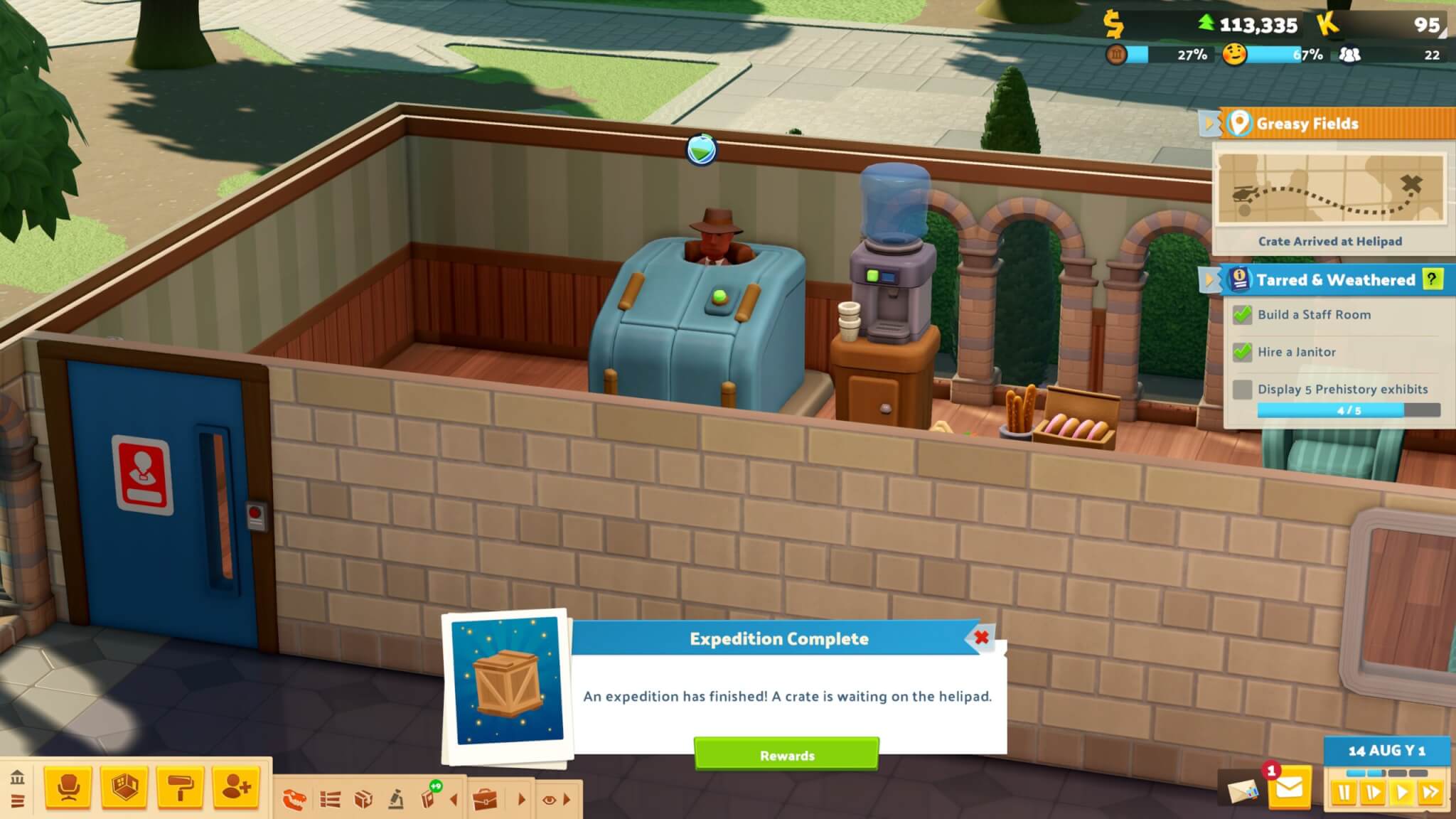Close the Expedition Complete notification

tap(982, 638)
